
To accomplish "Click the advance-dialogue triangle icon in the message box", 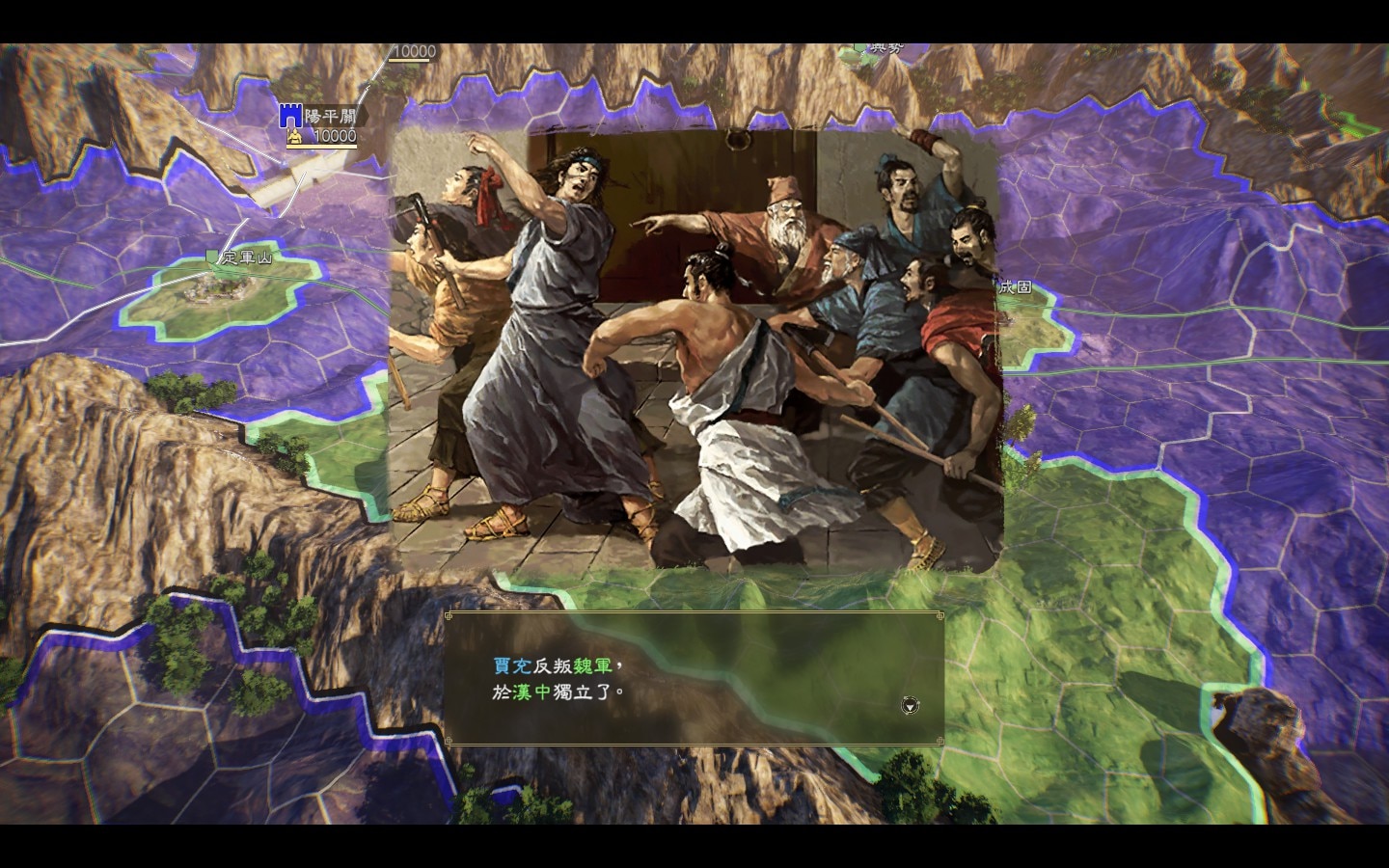I will 910,706.
